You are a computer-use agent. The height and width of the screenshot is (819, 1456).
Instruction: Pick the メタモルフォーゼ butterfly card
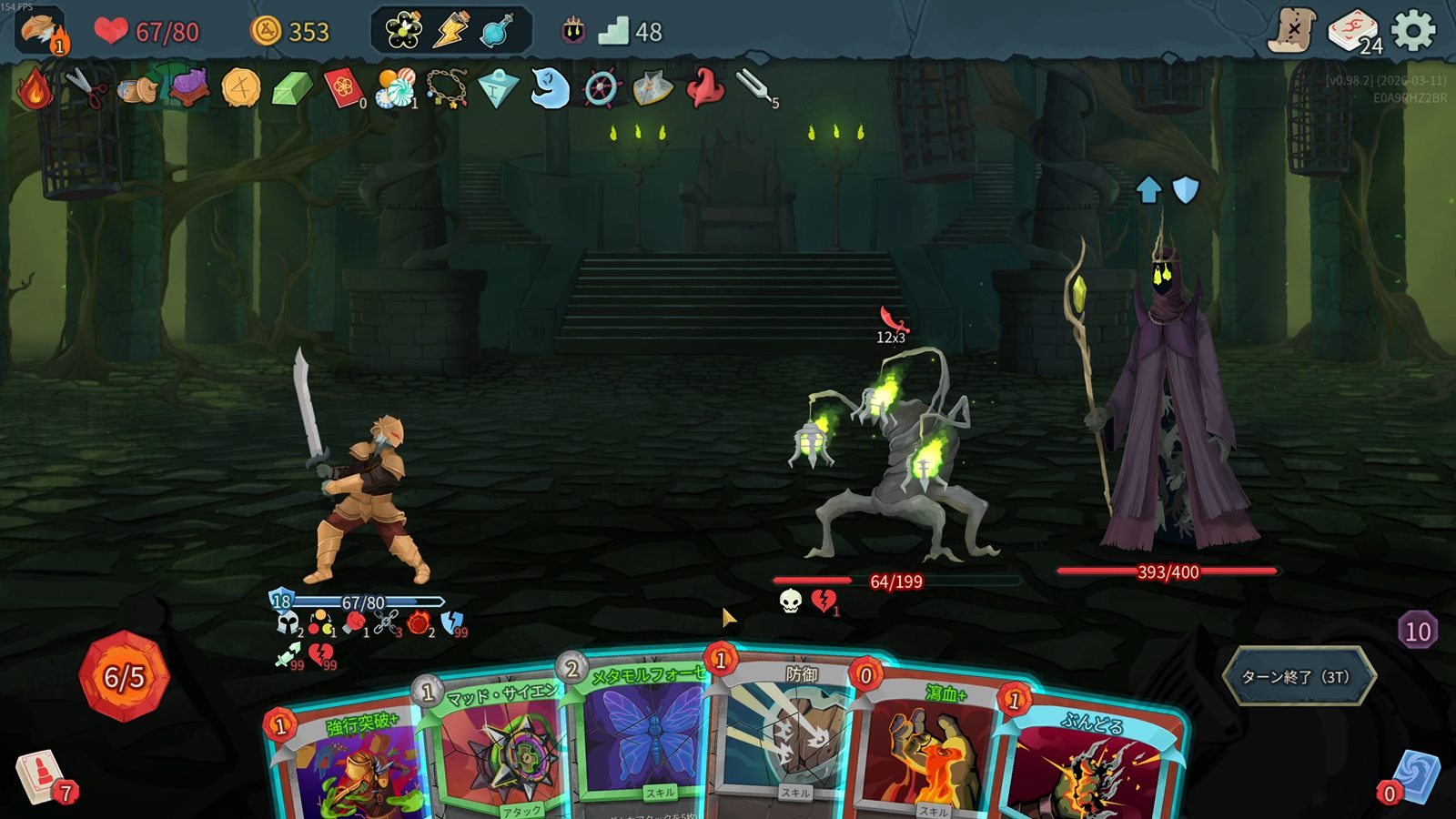642,737
